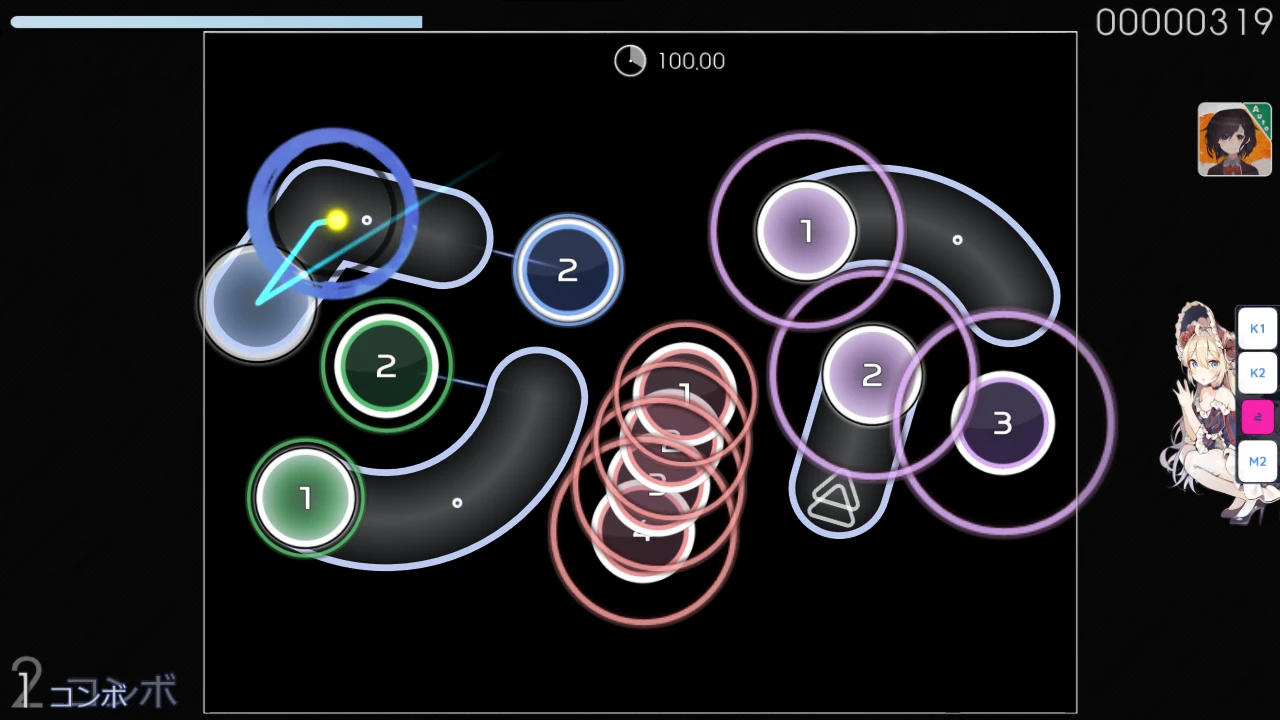This screenshot has width=1280, height=720.
Task: Click the health bar at the top left
Action: [x=215, y=21]
